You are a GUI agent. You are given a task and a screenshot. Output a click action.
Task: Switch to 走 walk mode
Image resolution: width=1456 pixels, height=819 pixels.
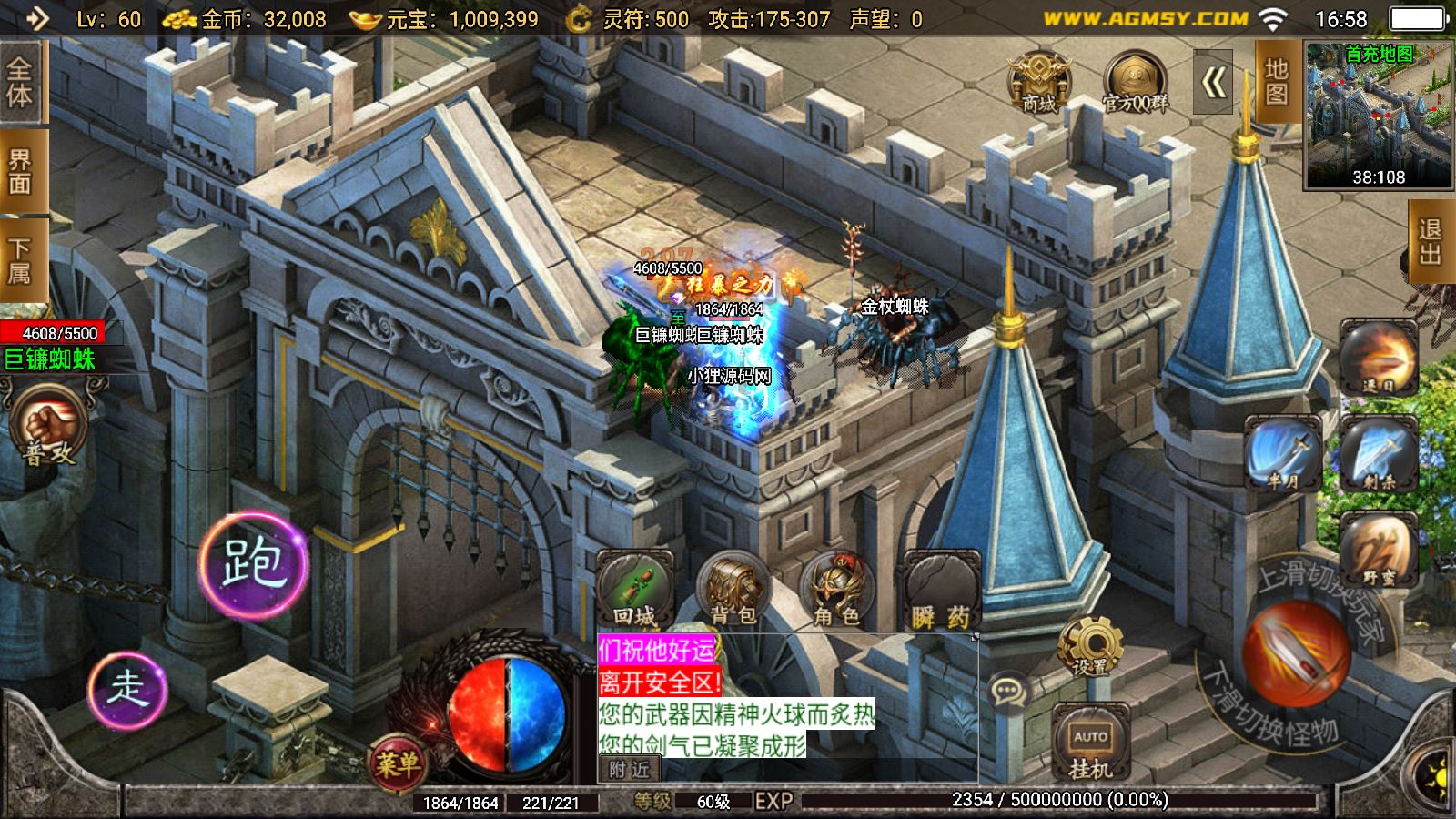point(127,688)
